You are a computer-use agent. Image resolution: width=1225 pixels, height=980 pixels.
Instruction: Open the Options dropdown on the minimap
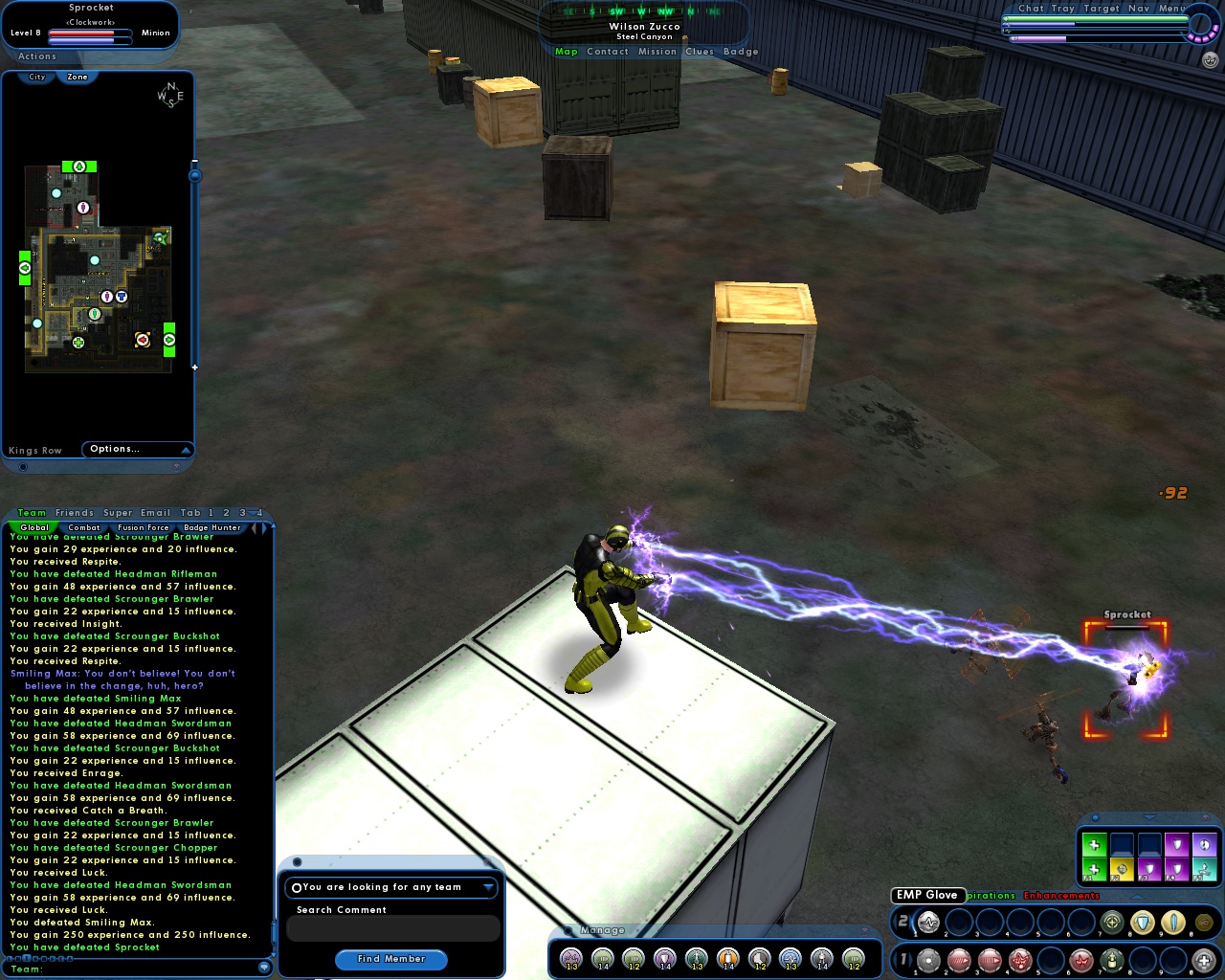coord(138,448)
